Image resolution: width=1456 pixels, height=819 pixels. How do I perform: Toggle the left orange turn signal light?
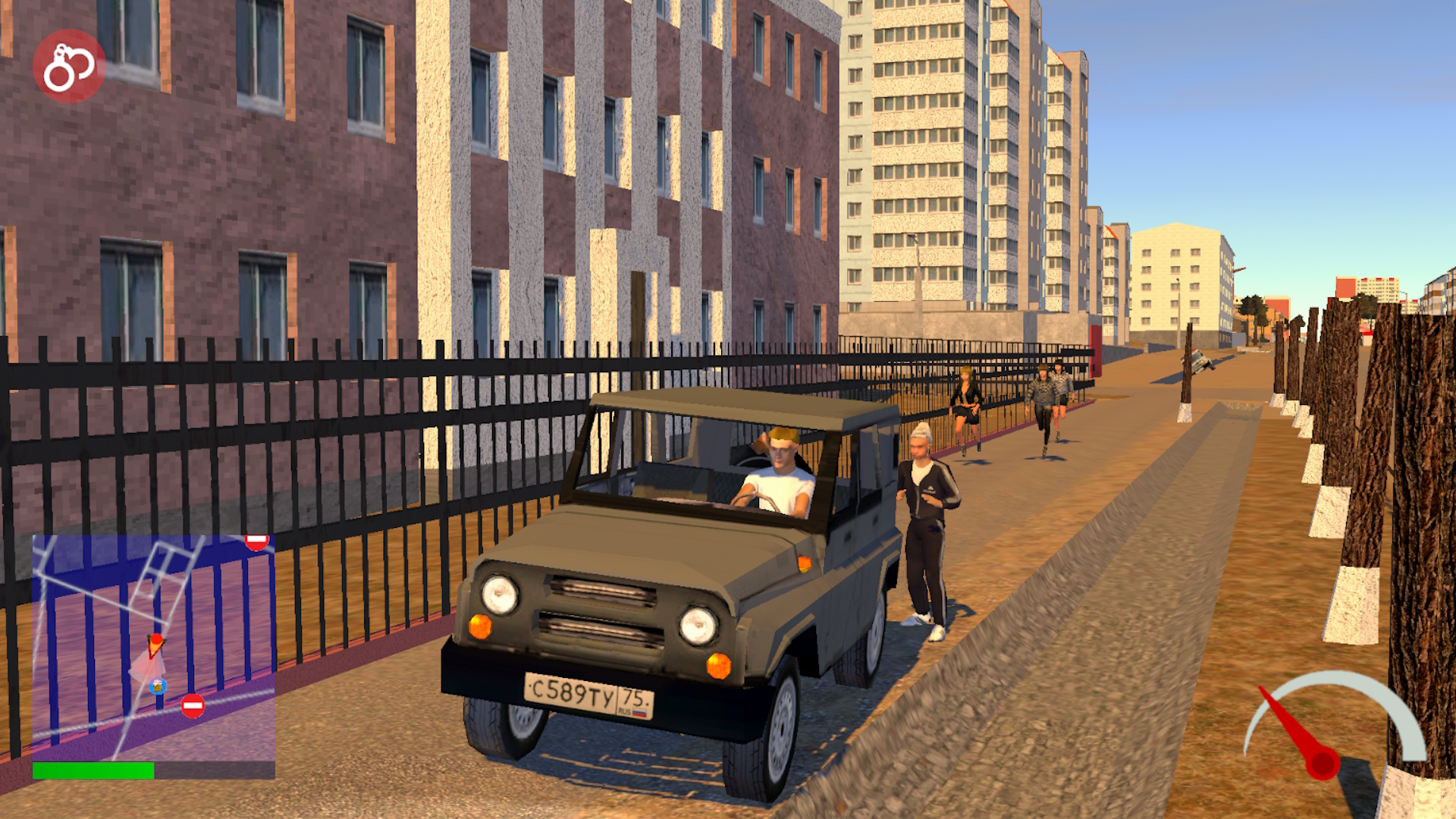480,626
